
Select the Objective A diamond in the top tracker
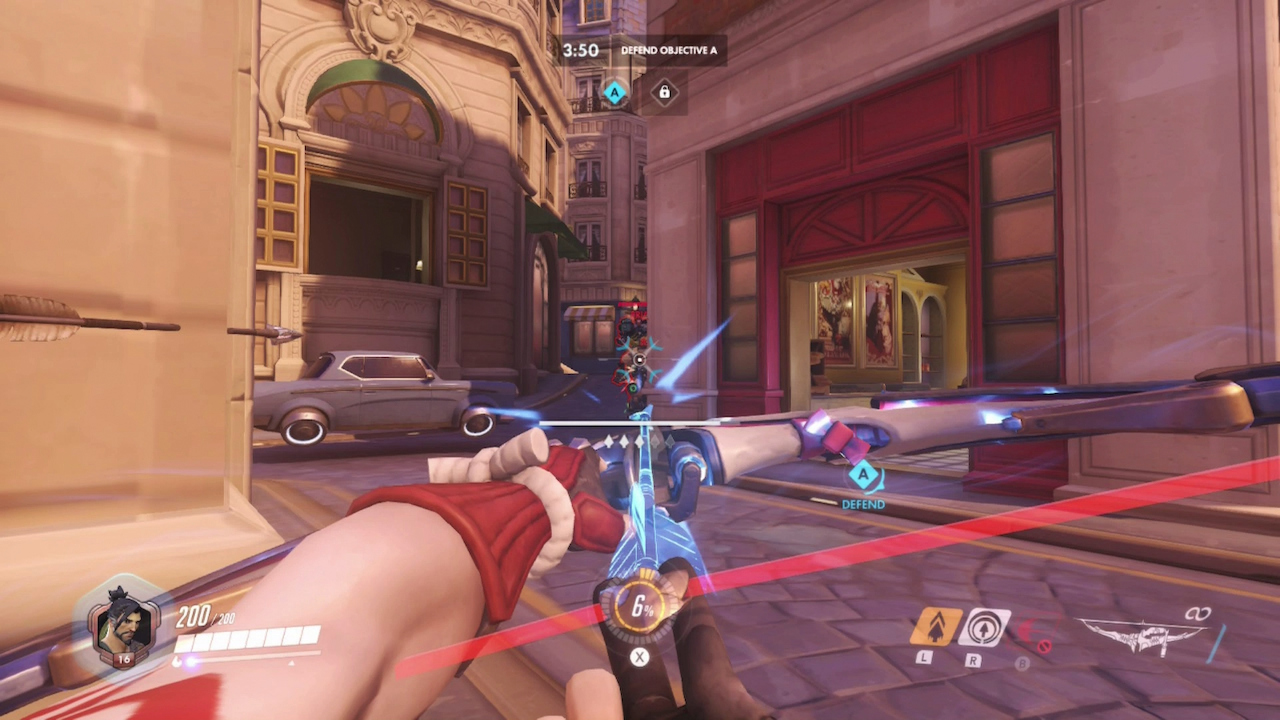click(615, 94)
